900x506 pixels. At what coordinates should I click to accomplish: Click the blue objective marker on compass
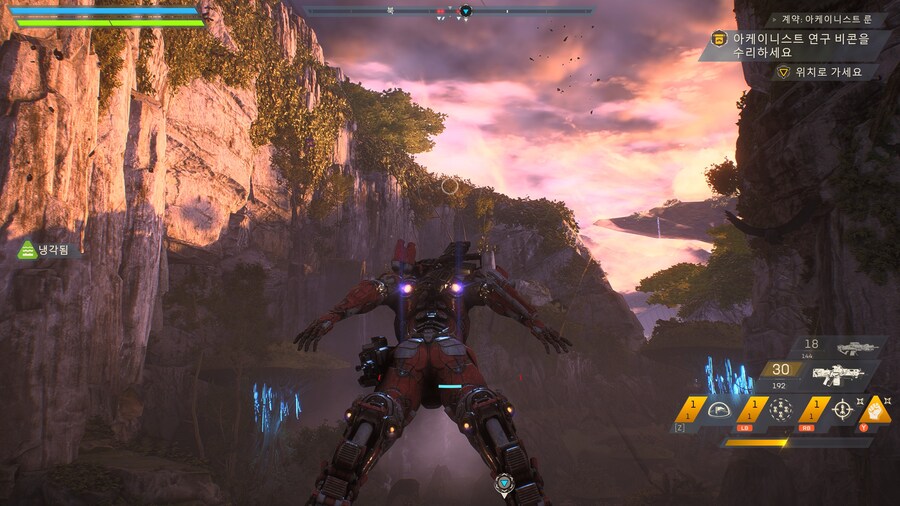pos(465,12)
